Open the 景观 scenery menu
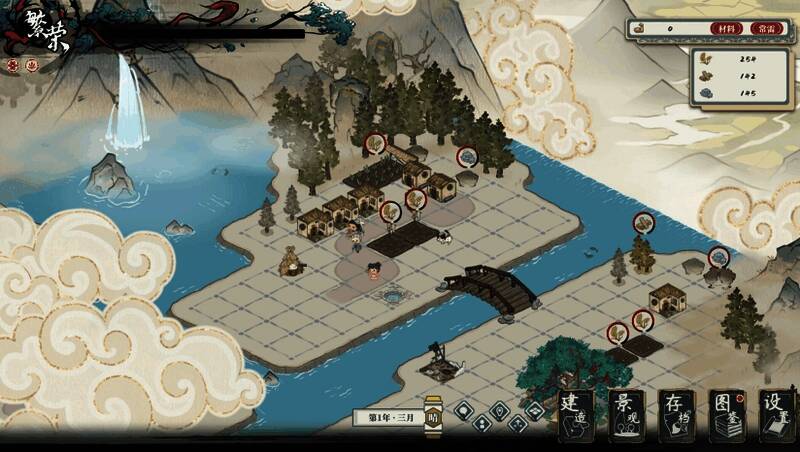 coord(627,415)
